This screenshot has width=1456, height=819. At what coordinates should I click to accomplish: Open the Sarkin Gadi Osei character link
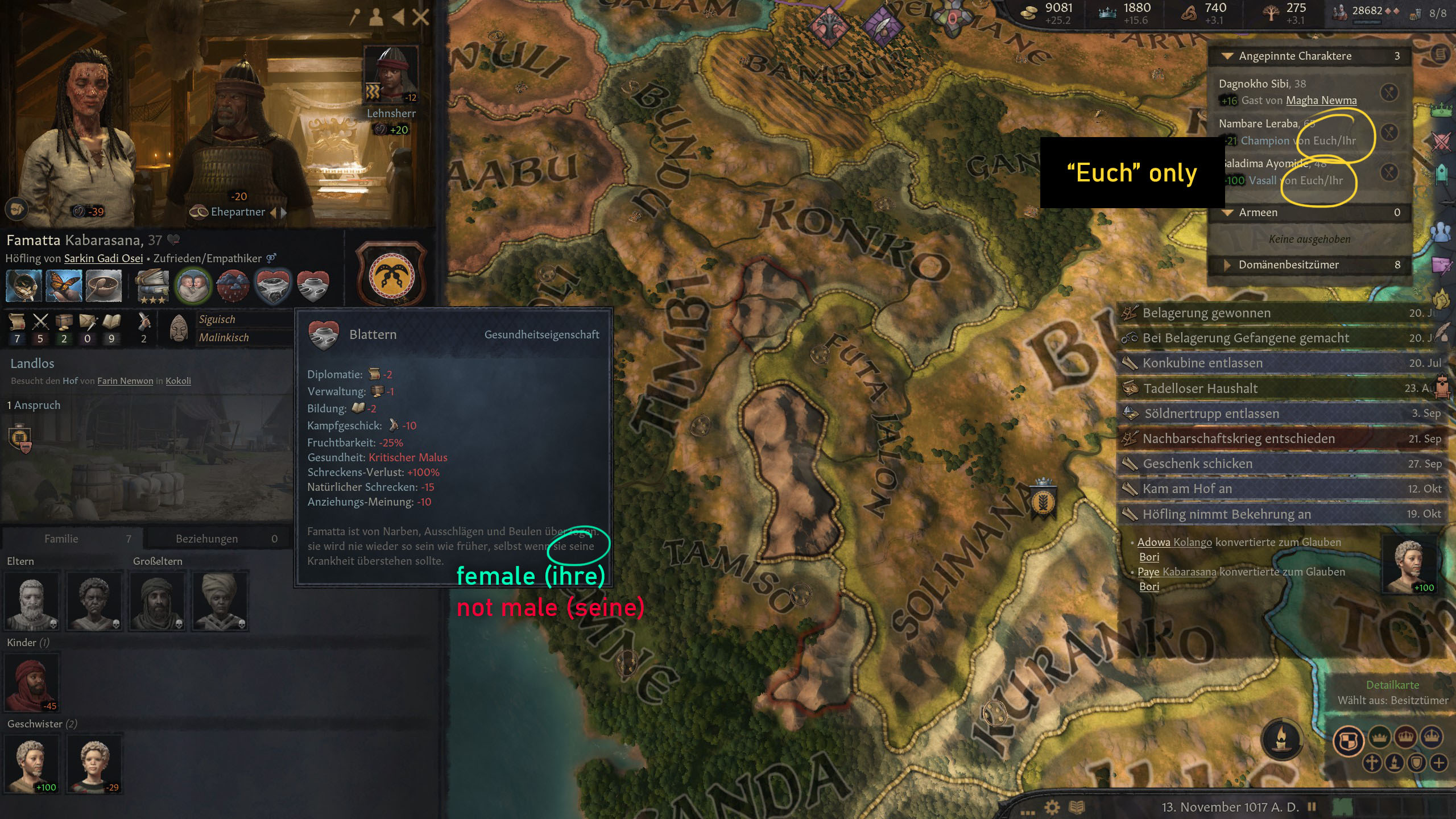[x=102, y=258]
